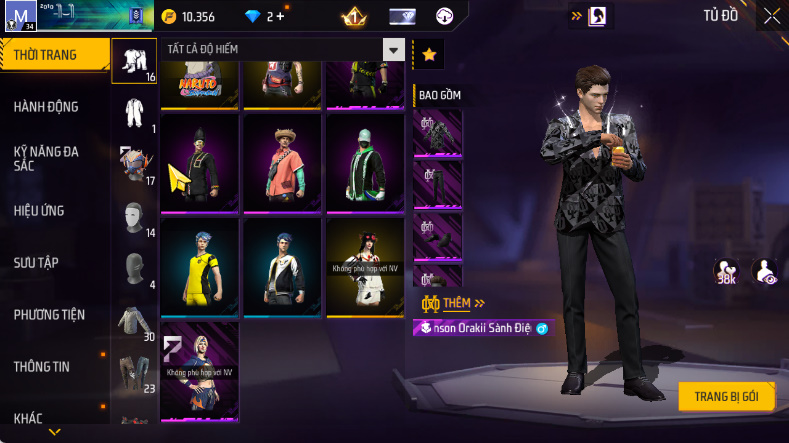Switch to the Sưu Tập tab

click(36, 262)
